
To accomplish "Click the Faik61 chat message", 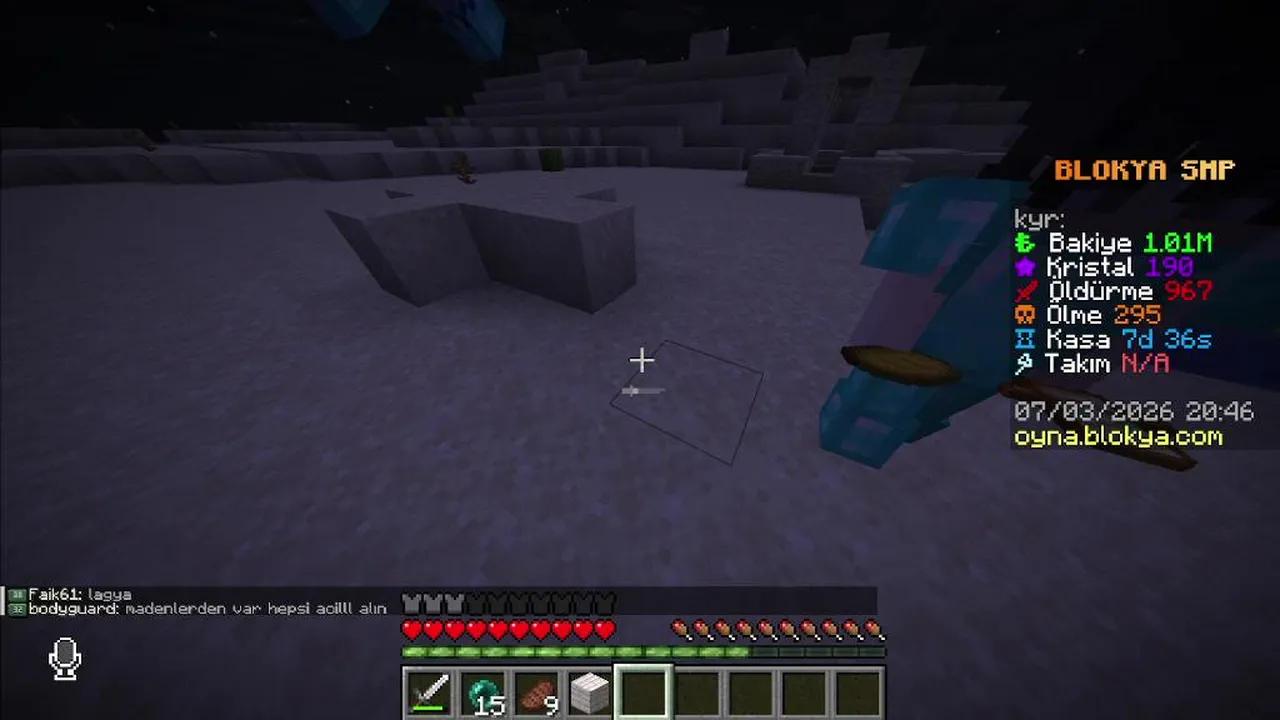I will [x=75, y=593].
